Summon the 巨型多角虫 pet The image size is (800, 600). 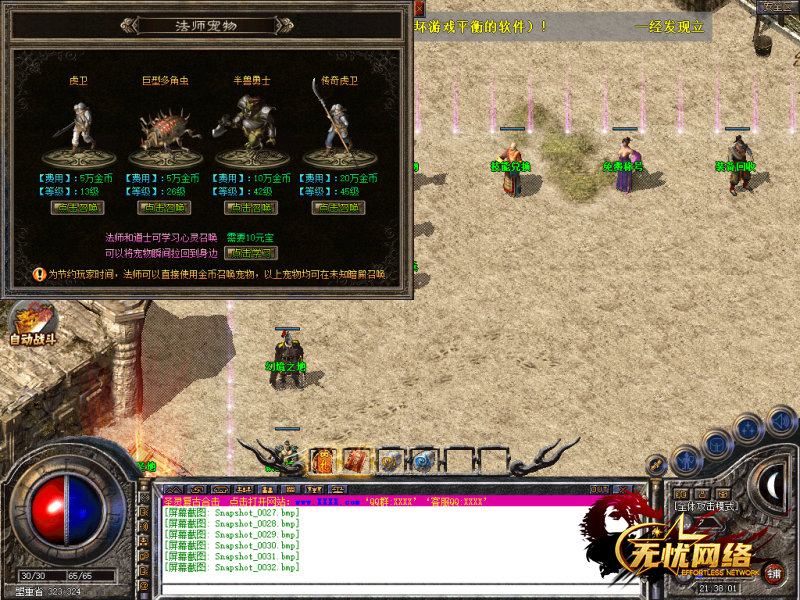(x=164, y=208)
